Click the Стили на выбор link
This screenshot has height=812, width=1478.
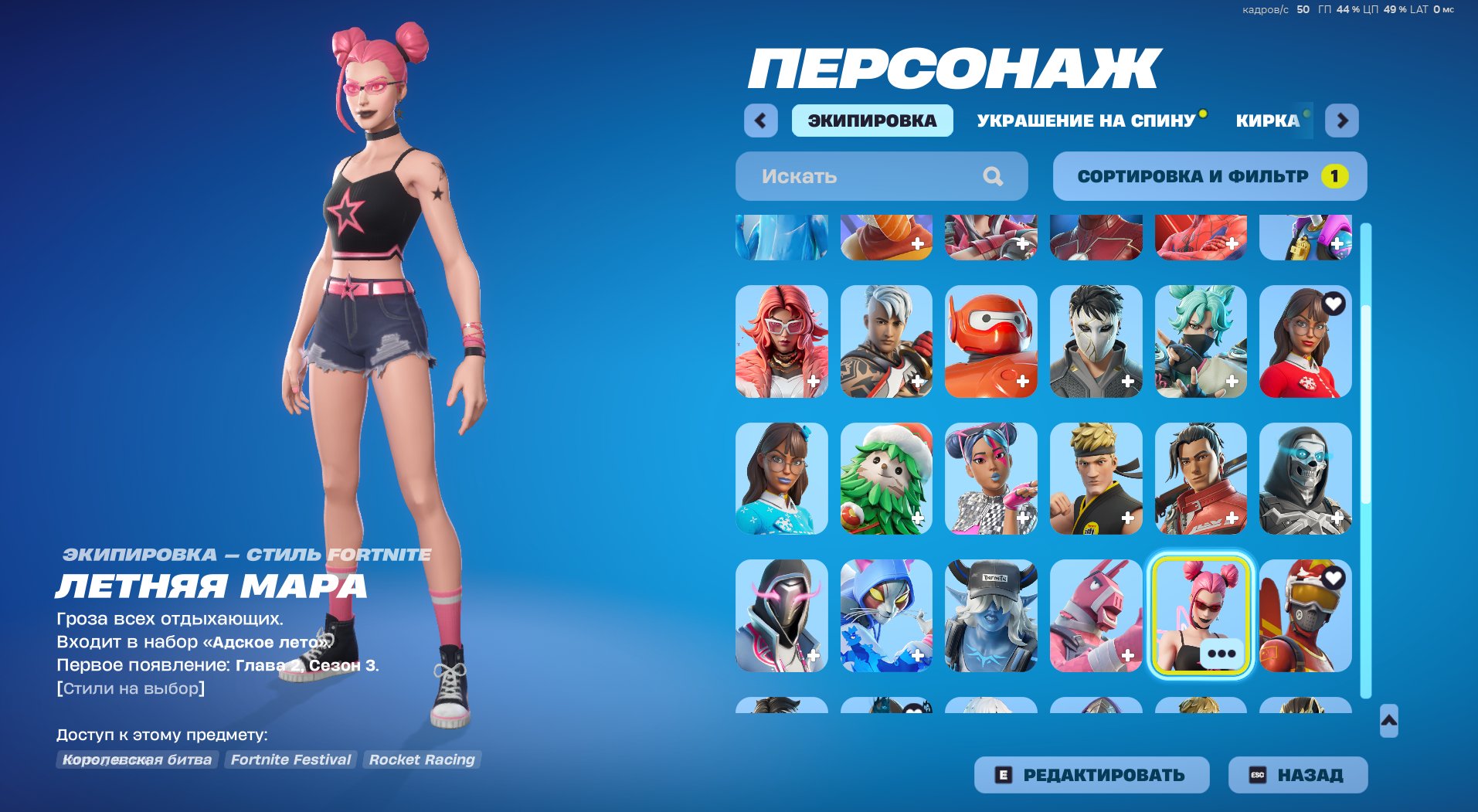(130, 688)
